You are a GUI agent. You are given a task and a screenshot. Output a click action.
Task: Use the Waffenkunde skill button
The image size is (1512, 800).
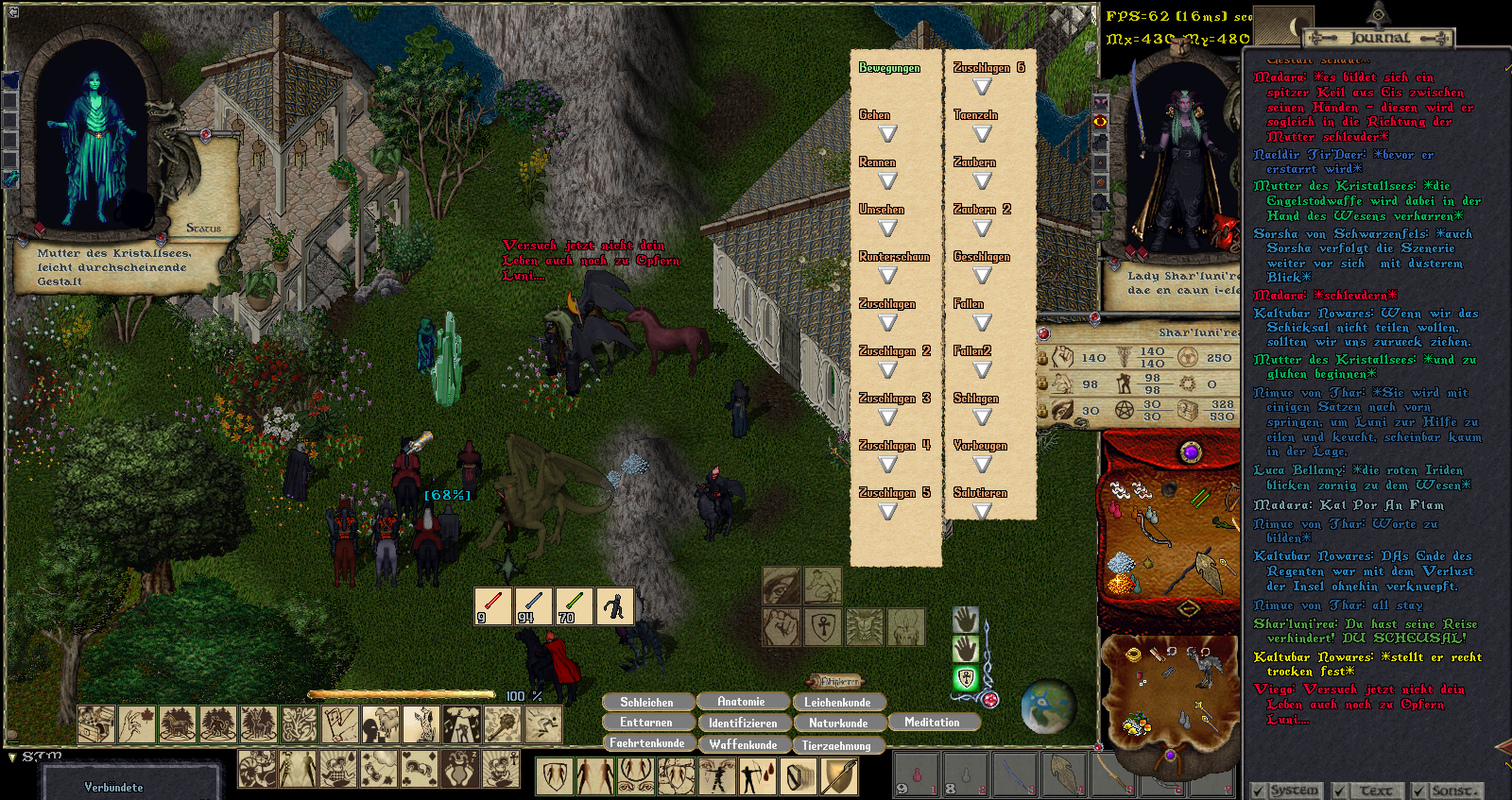tap(744, 744)
